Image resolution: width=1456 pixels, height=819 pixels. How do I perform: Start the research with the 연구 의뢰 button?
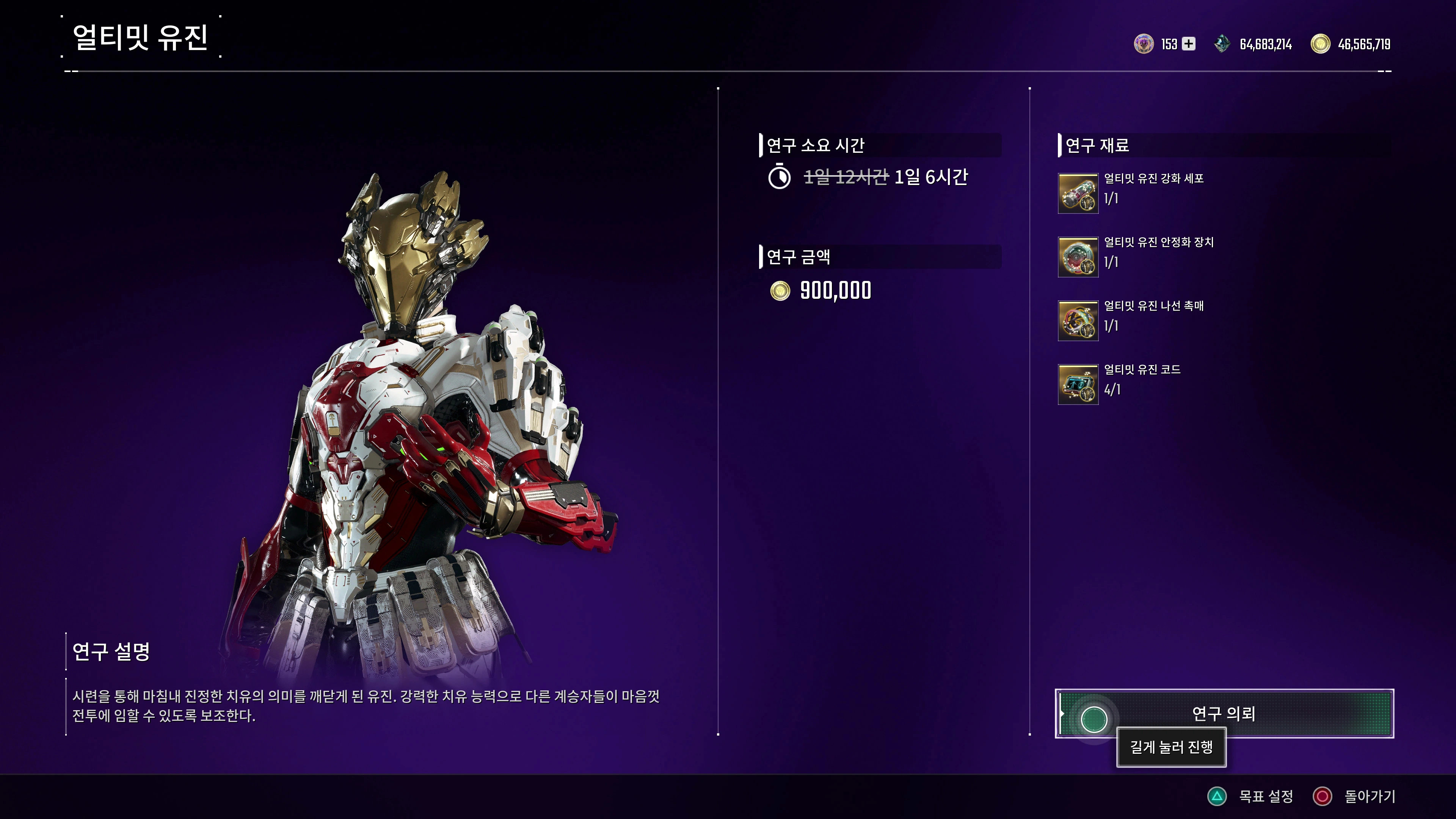pos(1224,713)
